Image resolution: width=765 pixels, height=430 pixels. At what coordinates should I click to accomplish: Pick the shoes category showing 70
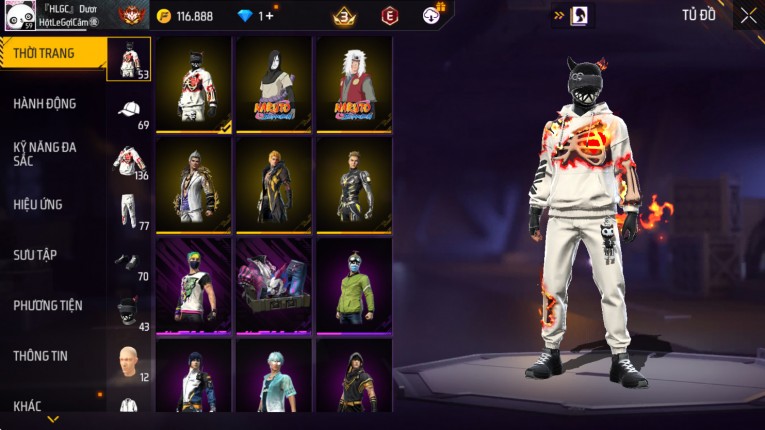128,262
